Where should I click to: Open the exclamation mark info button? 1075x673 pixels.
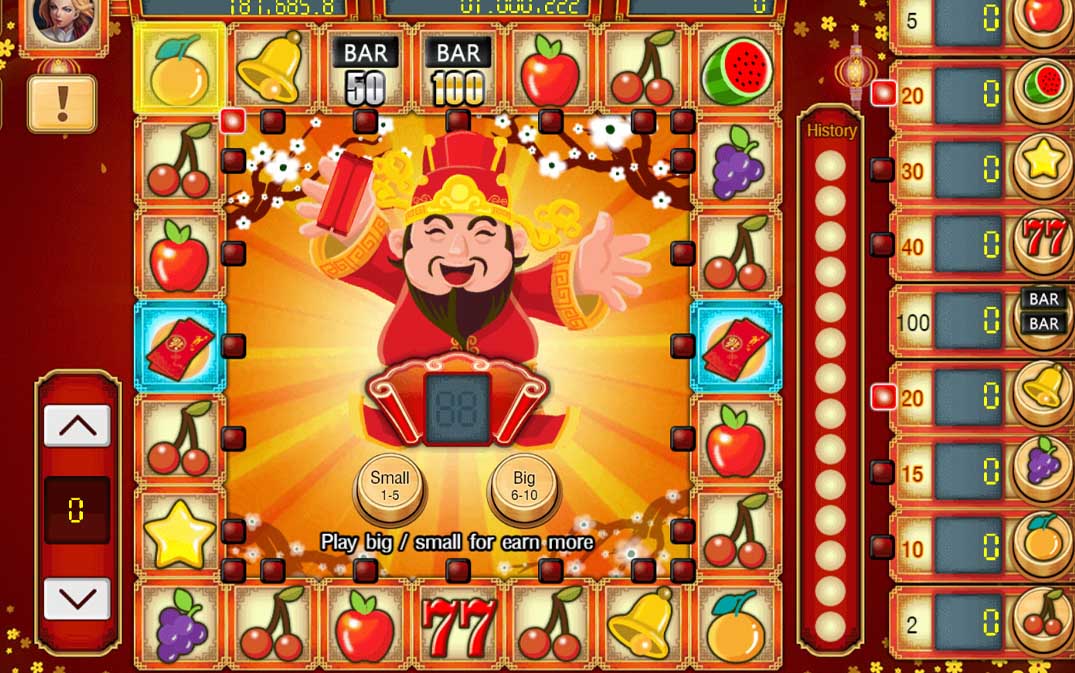[x=62, y=104]
